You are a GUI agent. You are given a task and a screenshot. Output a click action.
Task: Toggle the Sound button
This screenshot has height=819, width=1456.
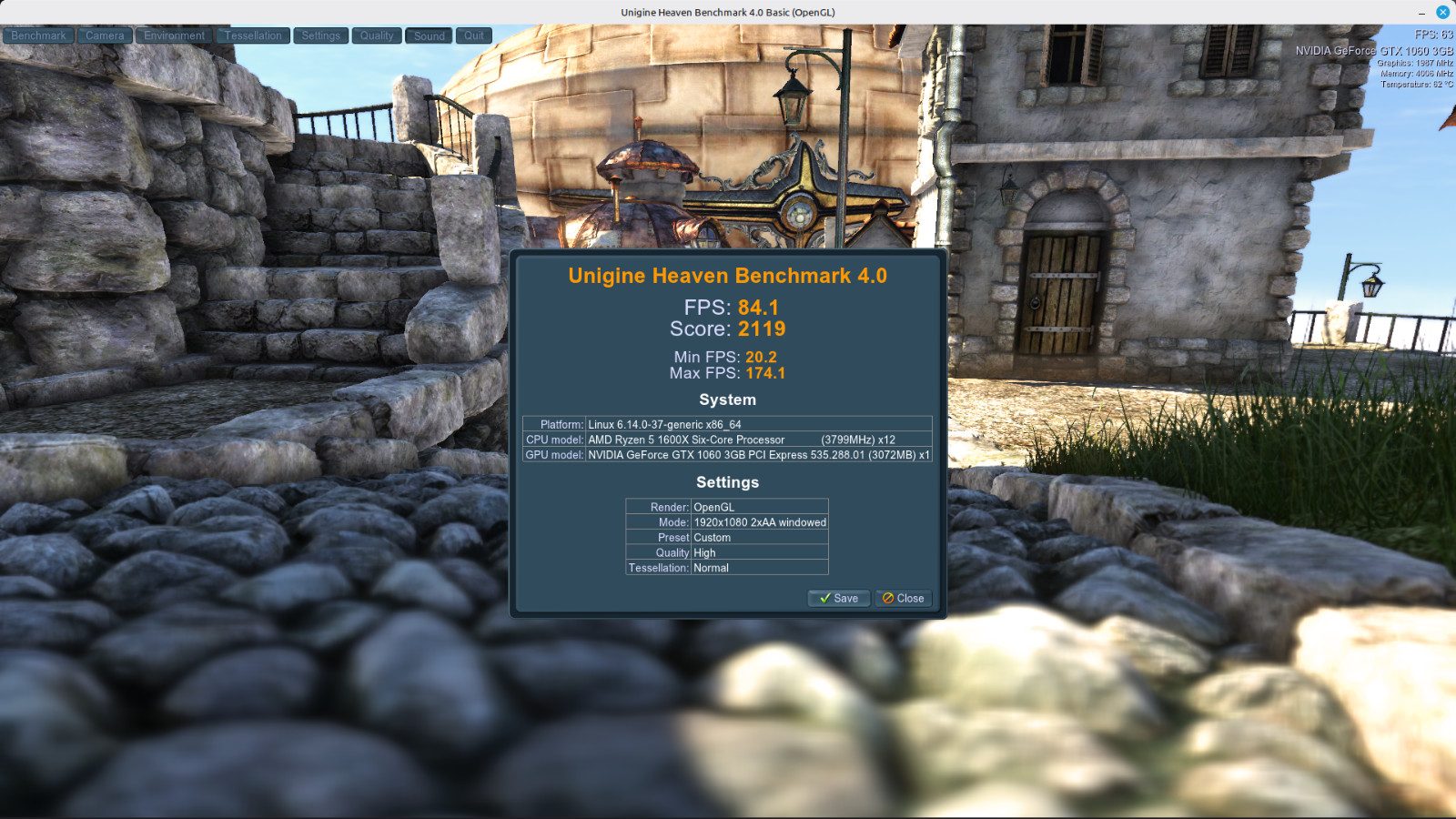pyautogui.click(x=429, y=35)
